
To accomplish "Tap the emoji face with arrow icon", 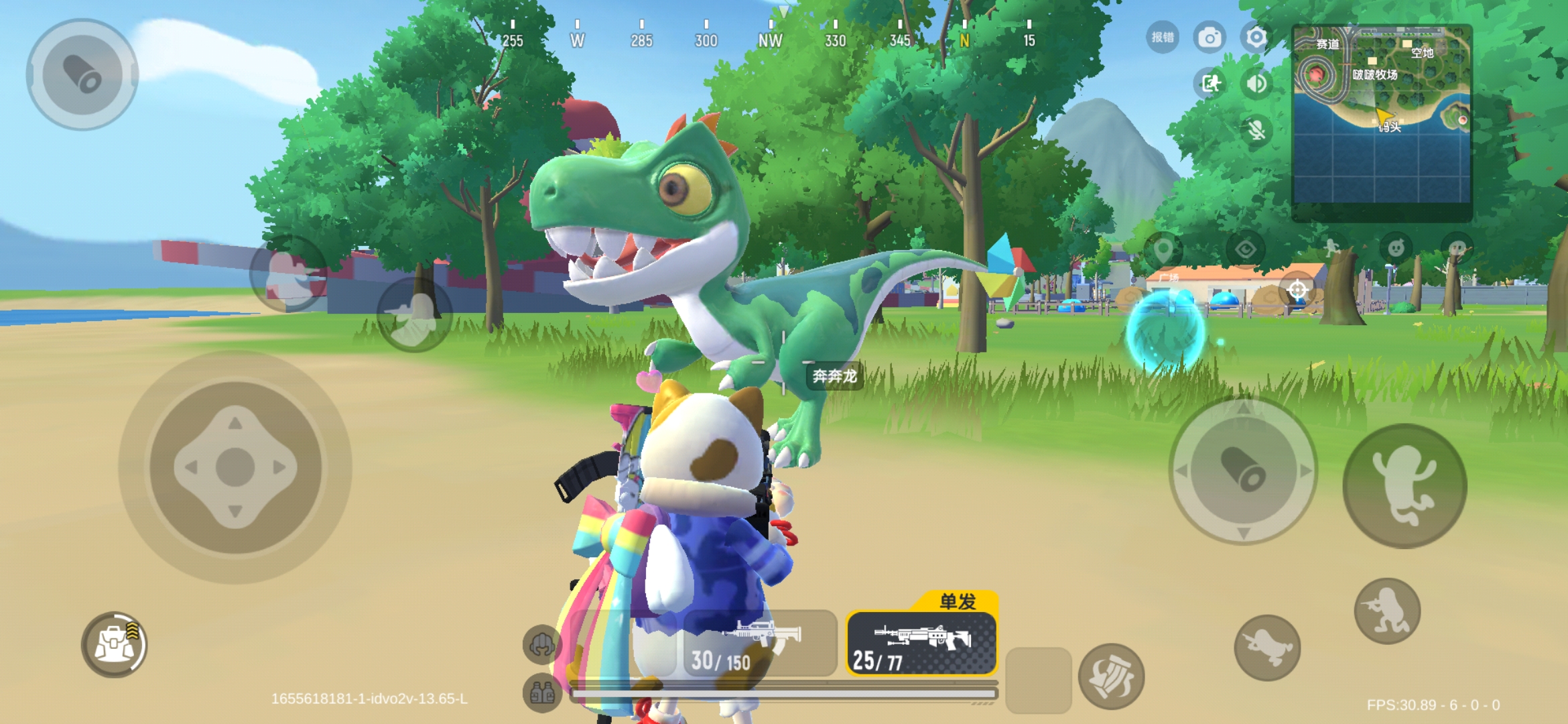I will [x=1396, y=250].
